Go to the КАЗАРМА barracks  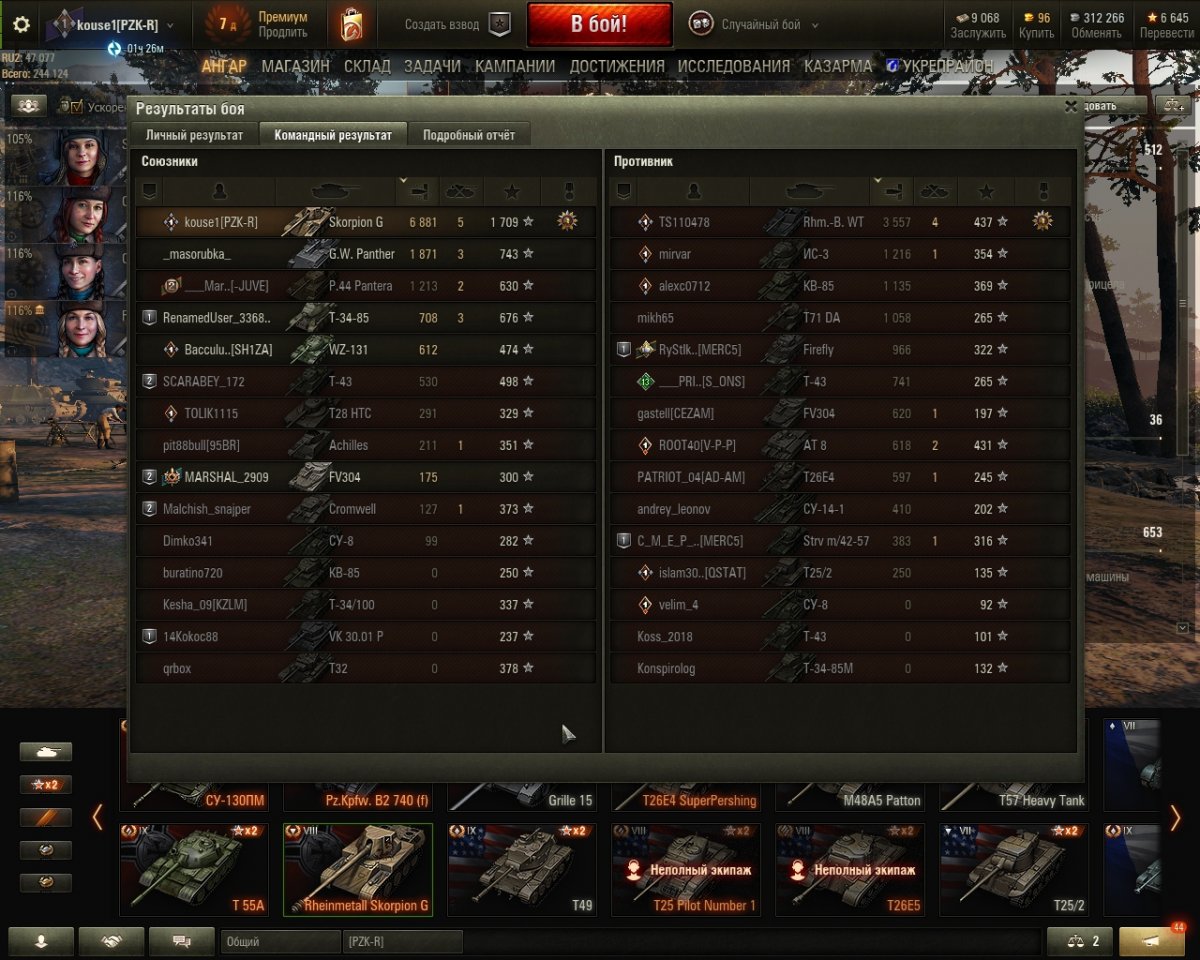point(838,66)
